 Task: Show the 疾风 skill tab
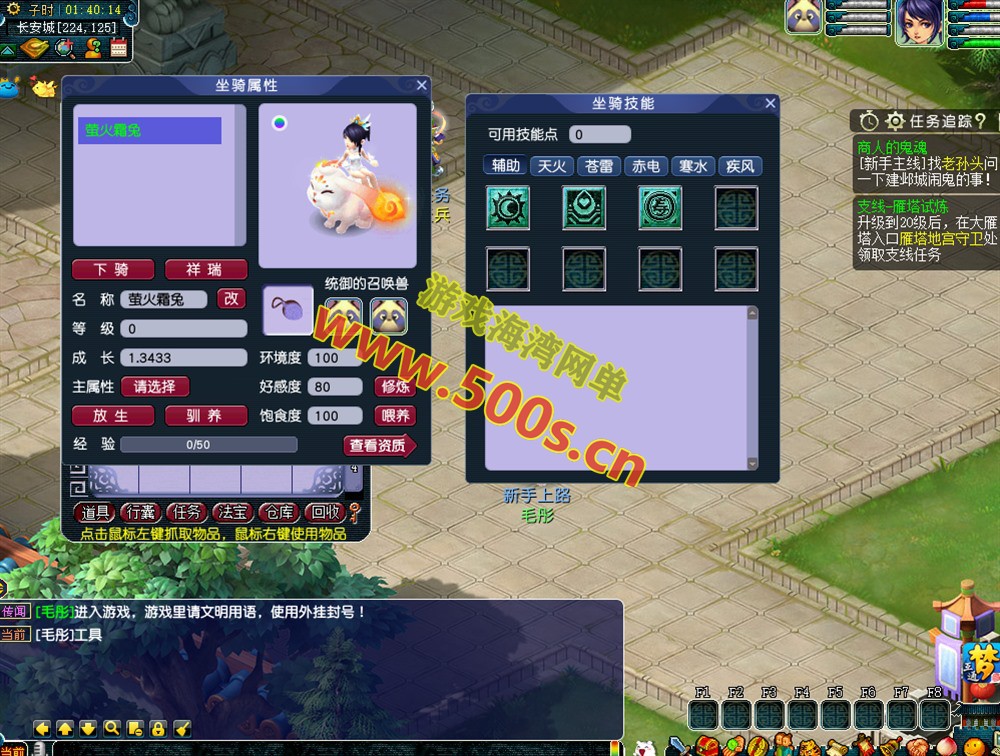[x=740, y=166]
